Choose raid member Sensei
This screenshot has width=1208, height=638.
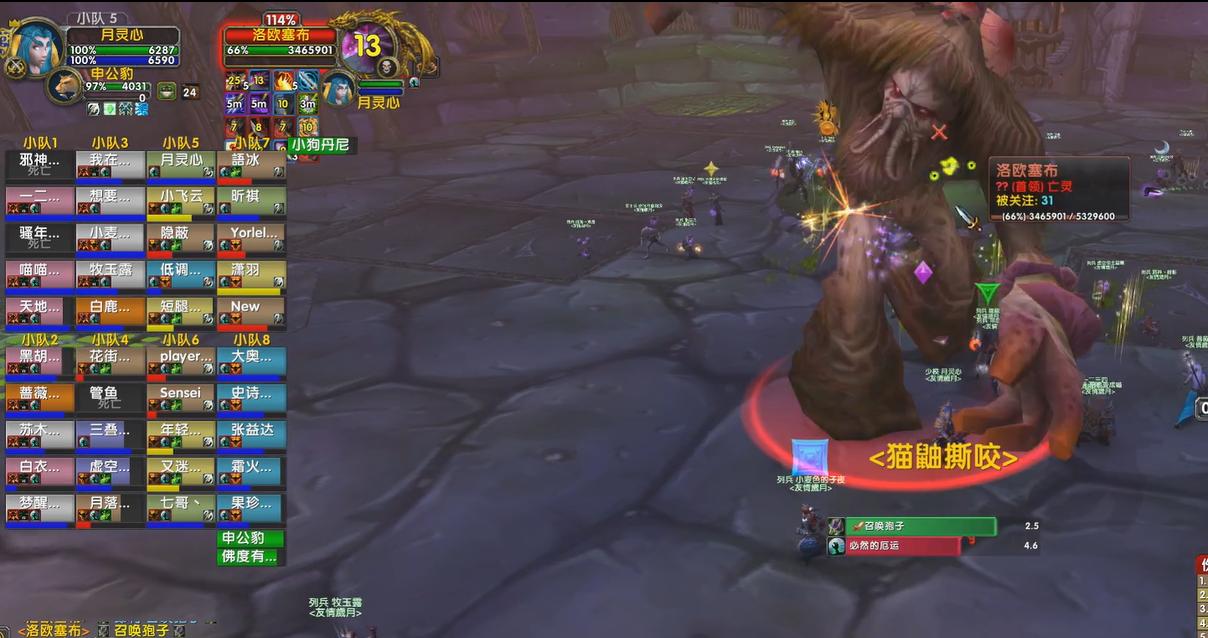[180, 400]
